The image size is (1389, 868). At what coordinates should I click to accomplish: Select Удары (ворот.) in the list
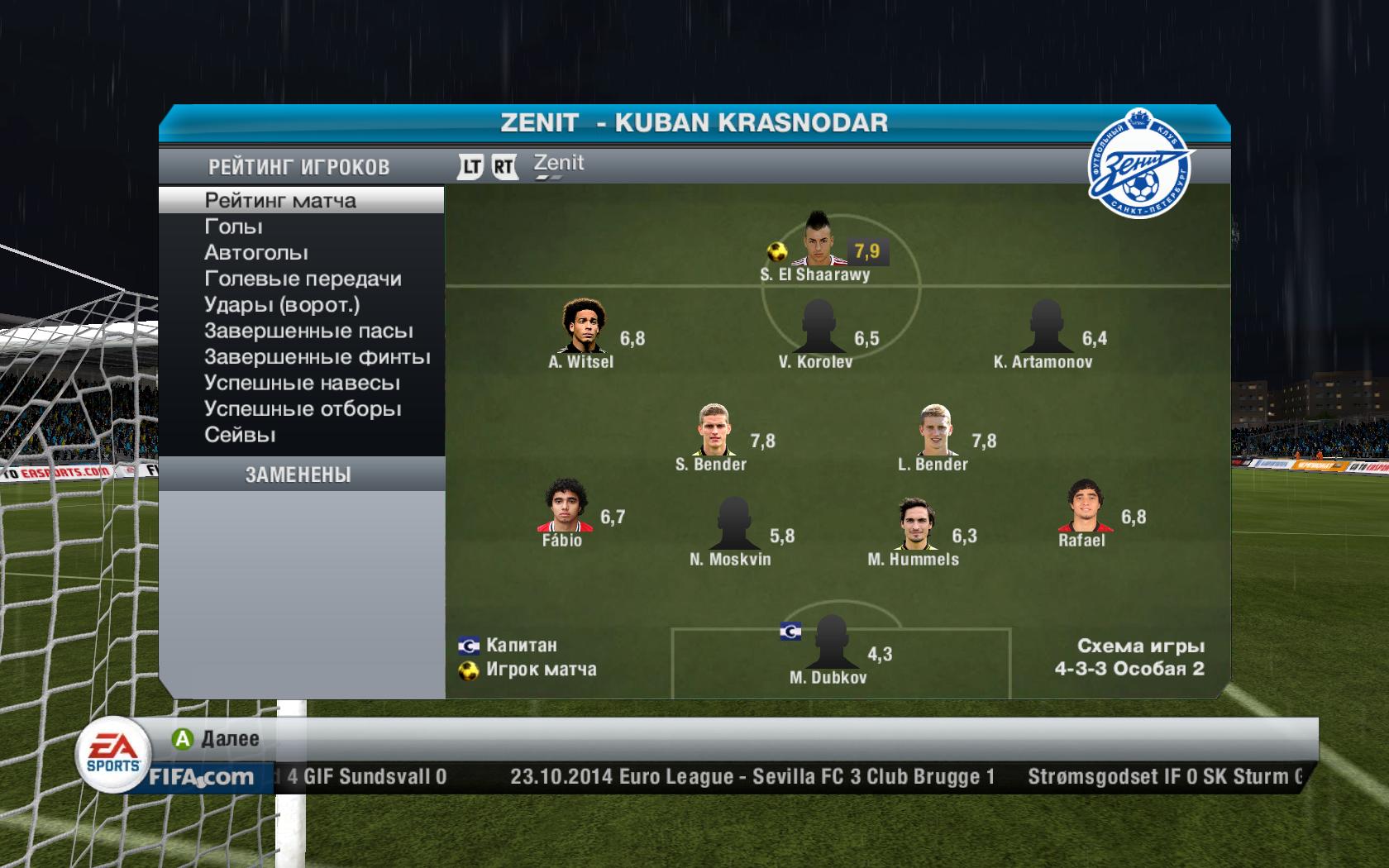point(282,305)
